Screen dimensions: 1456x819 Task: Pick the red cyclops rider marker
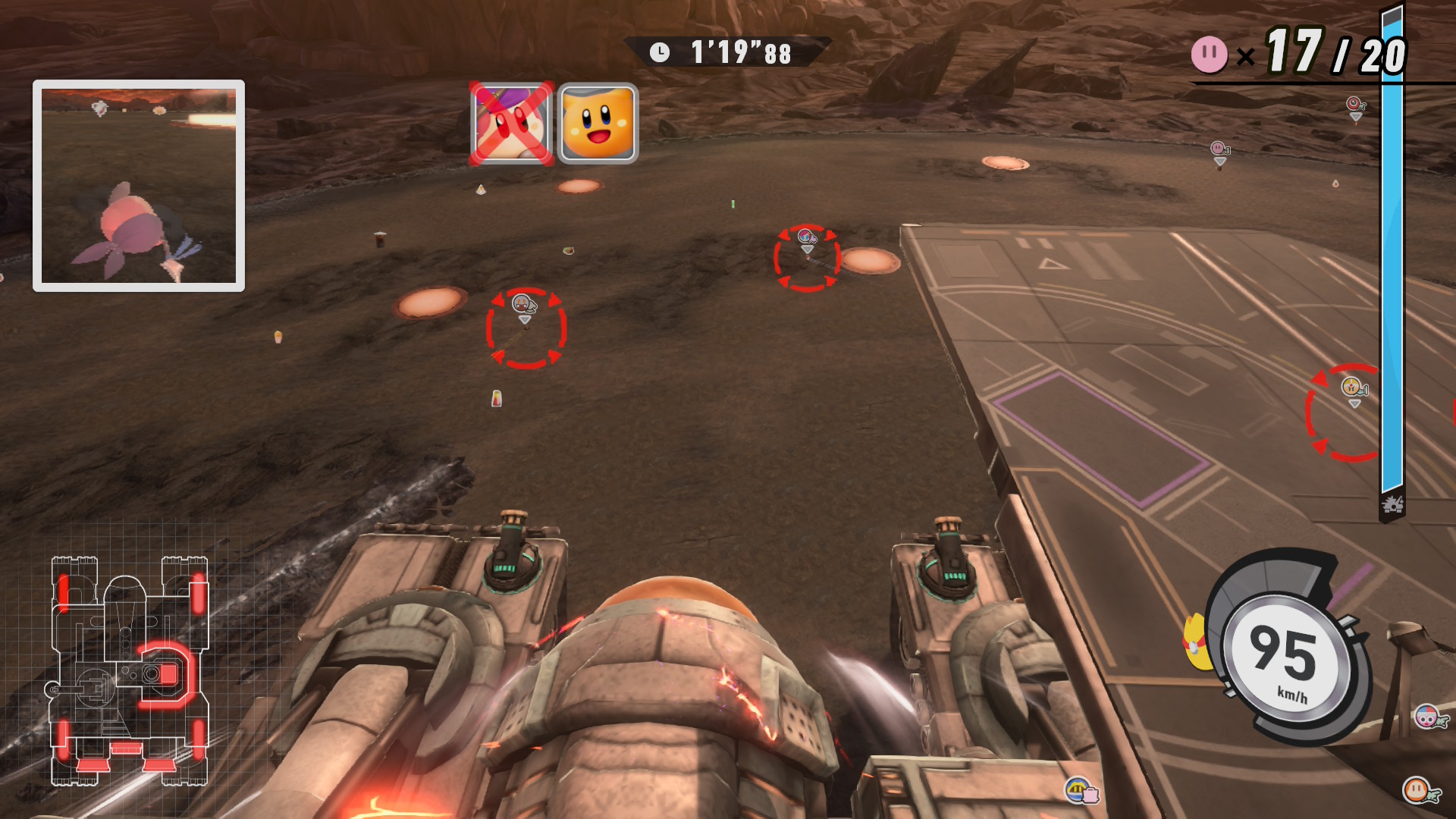(1354, 104)
